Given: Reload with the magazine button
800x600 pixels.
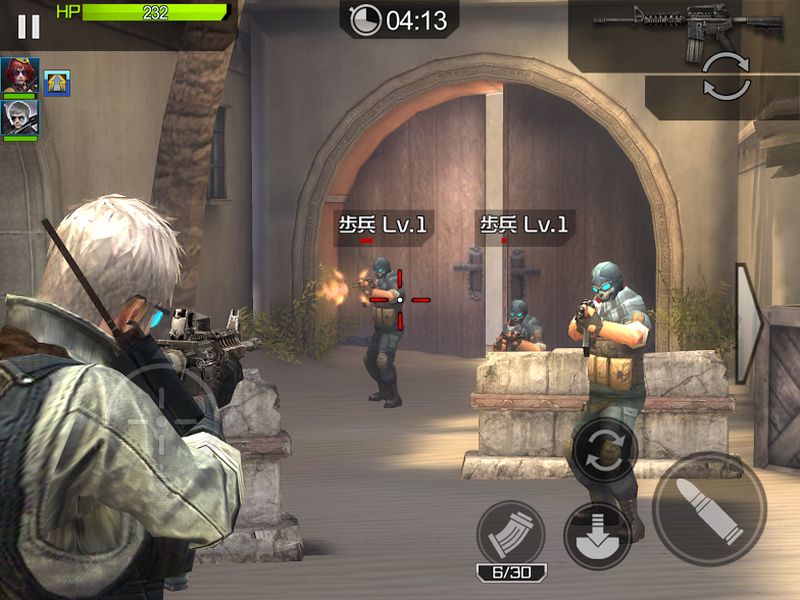Looking at the screenshot, I should tap(510, 534).
